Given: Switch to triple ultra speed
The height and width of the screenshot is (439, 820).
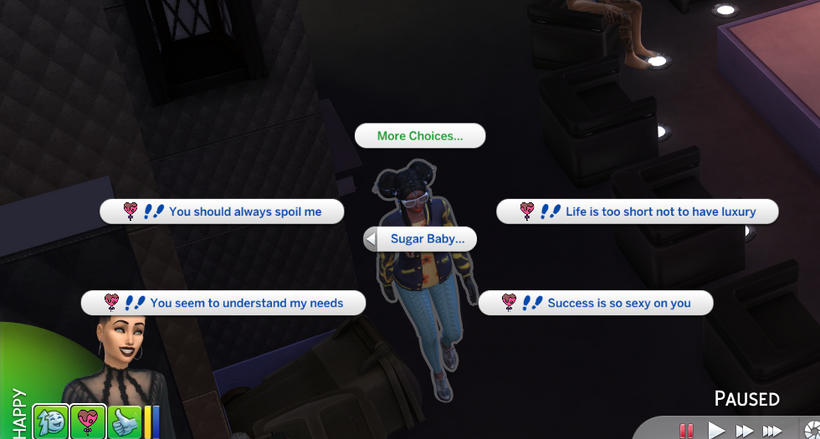Looking at the screenshot, I should pos(773,430).
